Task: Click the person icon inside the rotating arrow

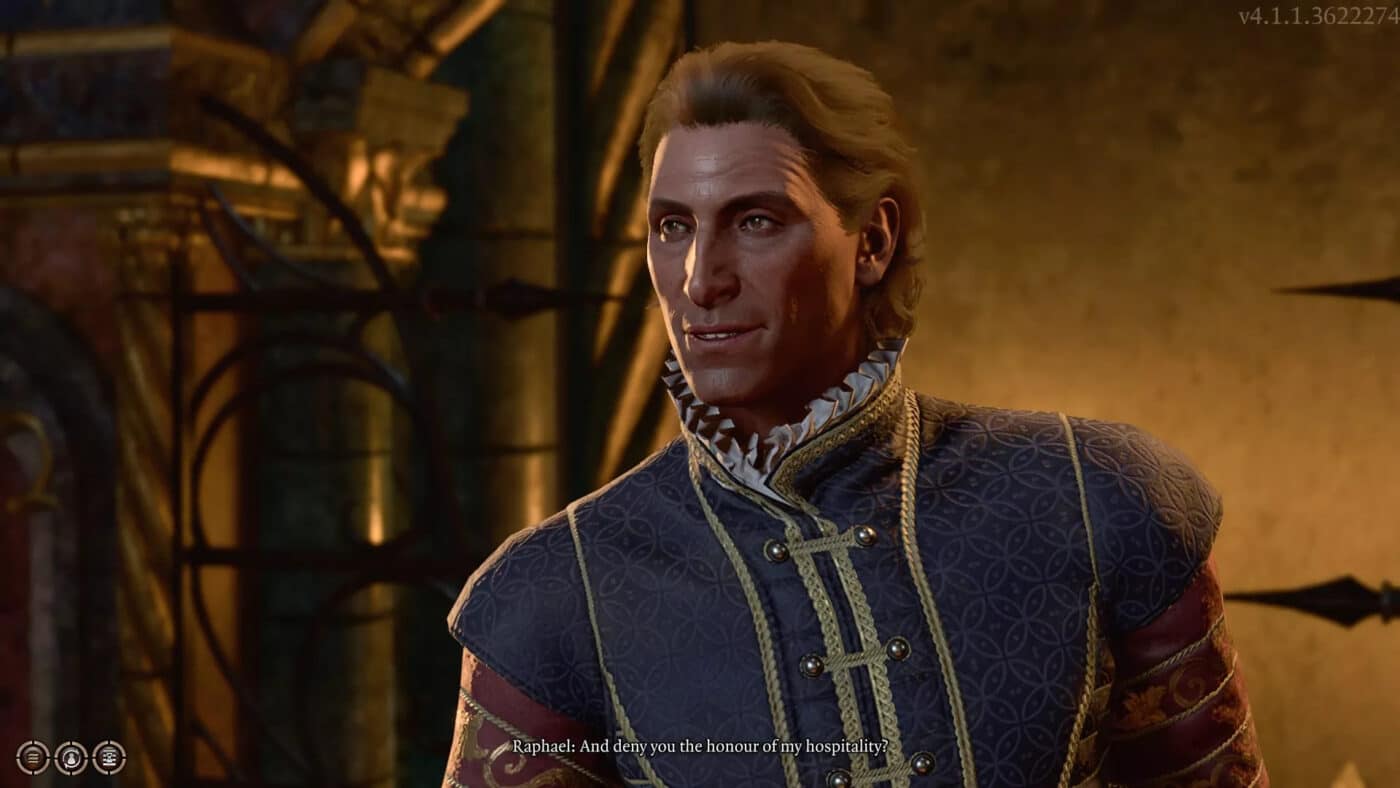Action: (70, 758)
